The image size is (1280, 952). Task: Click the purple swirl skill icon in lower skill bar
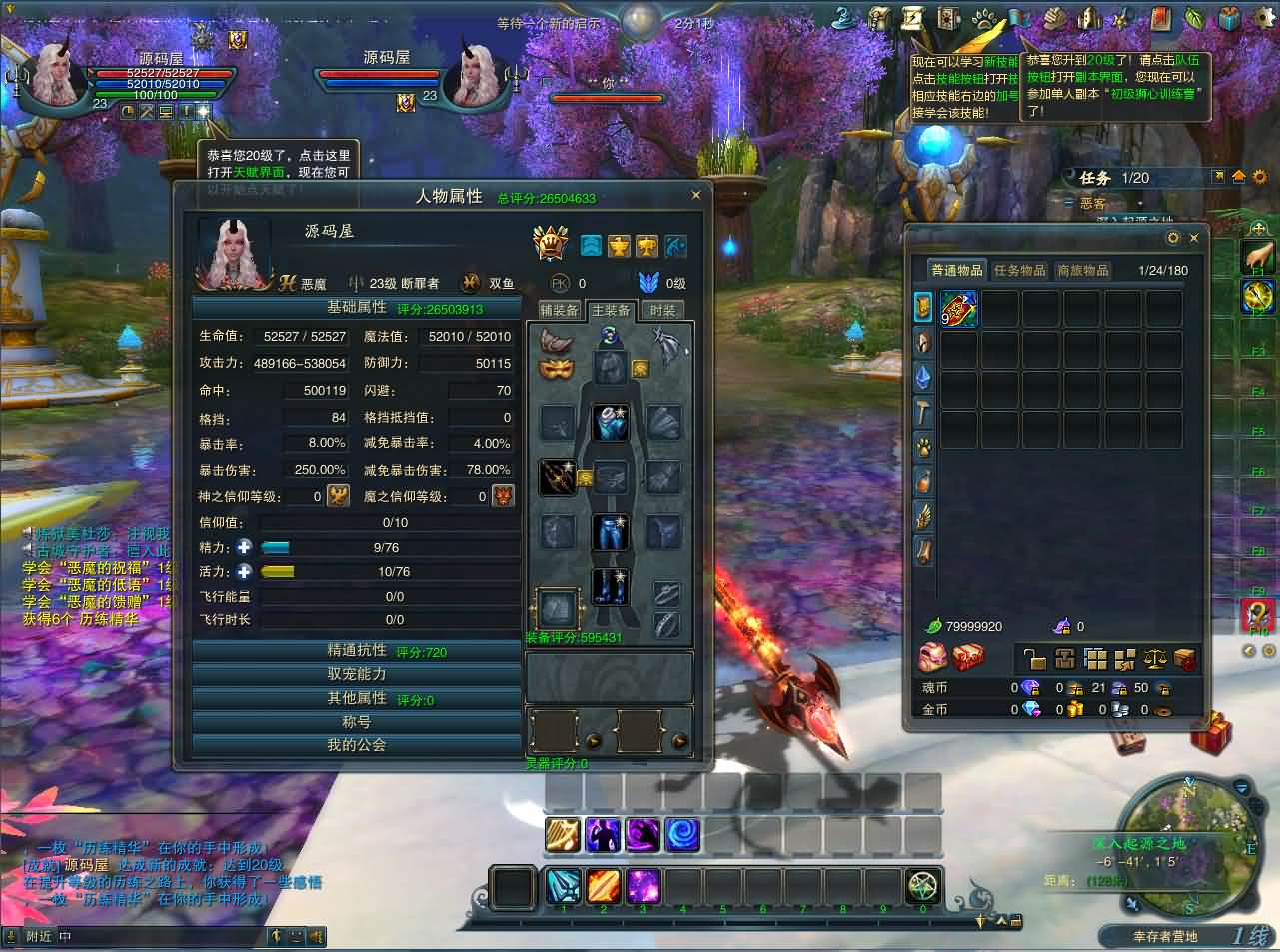point(643,835)
